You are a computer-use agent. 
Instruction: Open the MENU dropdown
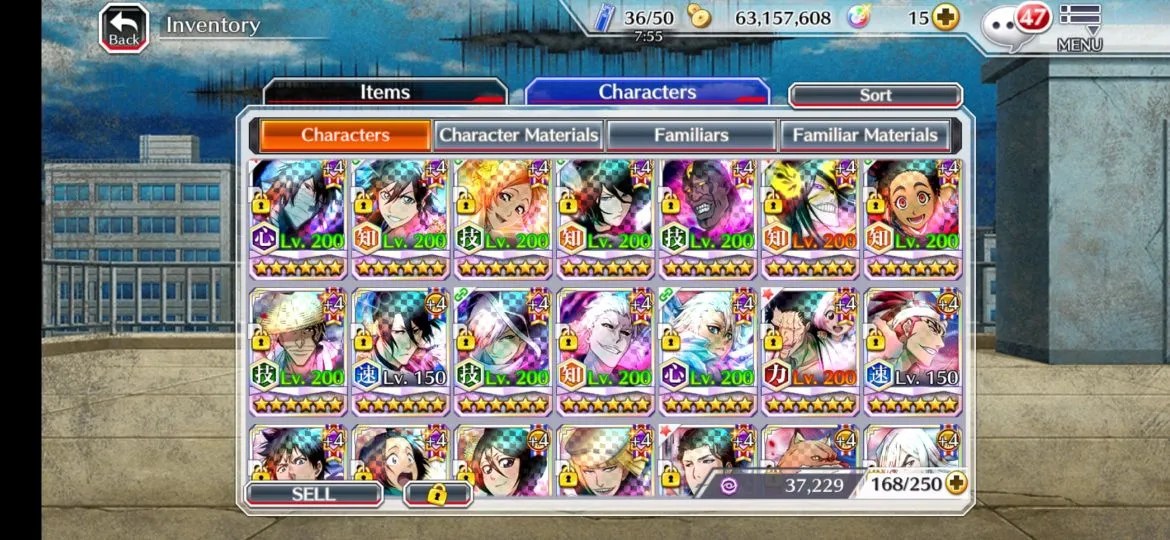click(x=1079, y=29)
